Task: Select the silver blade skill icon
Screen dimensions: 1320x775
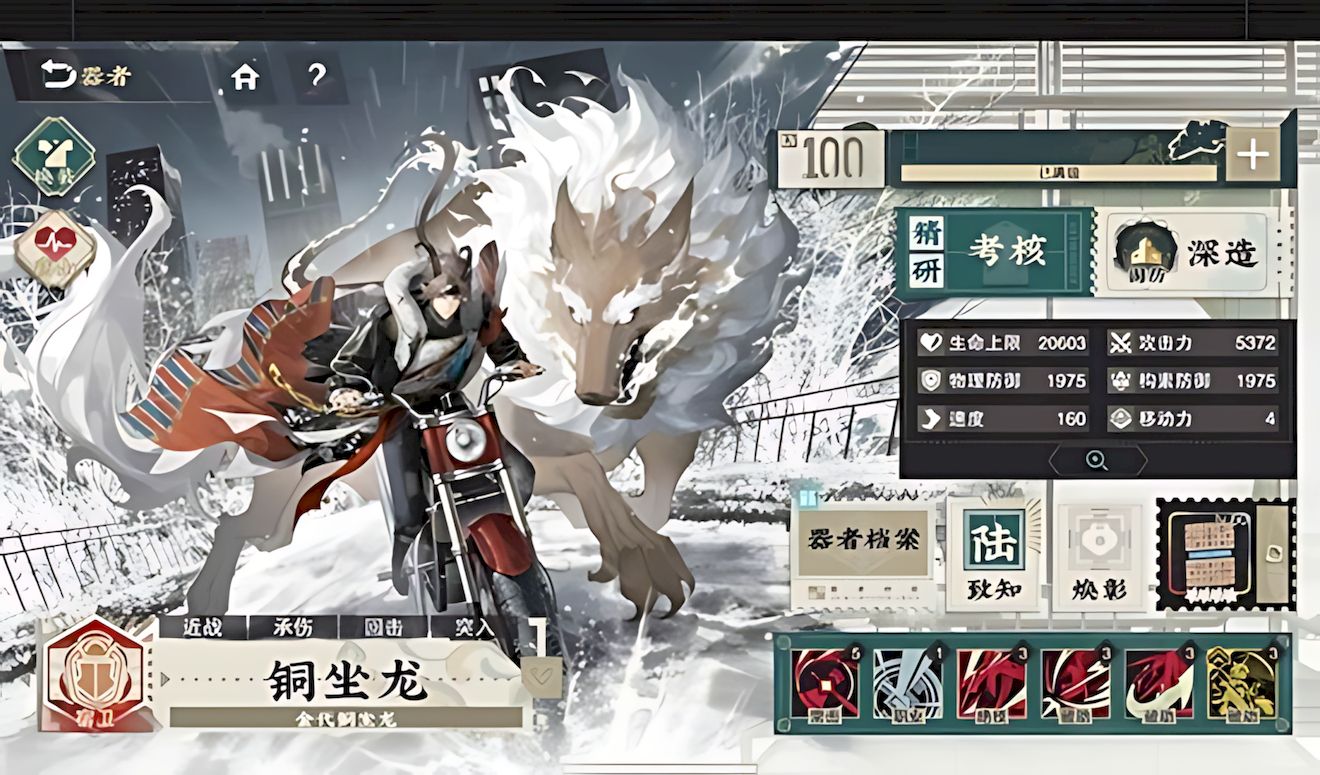Action: 907,683
